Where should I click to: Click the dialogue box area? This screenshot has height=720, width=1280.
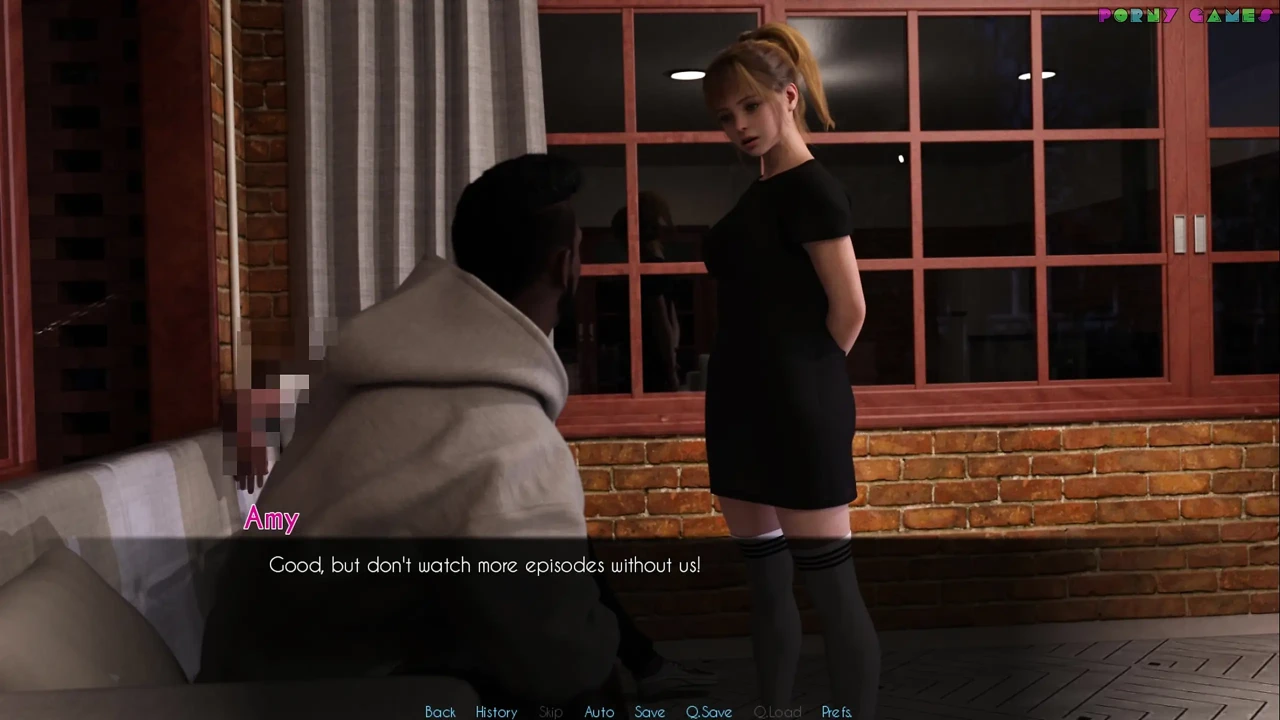pyautogui.click(x=640, y=600)
